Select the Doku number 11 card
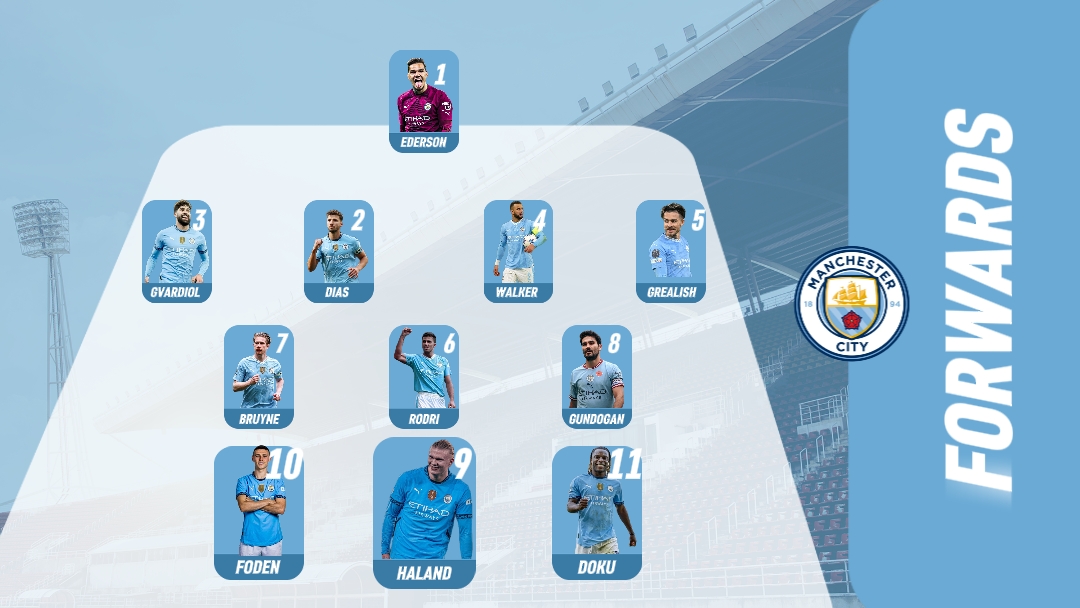 [x=597, y=512]
